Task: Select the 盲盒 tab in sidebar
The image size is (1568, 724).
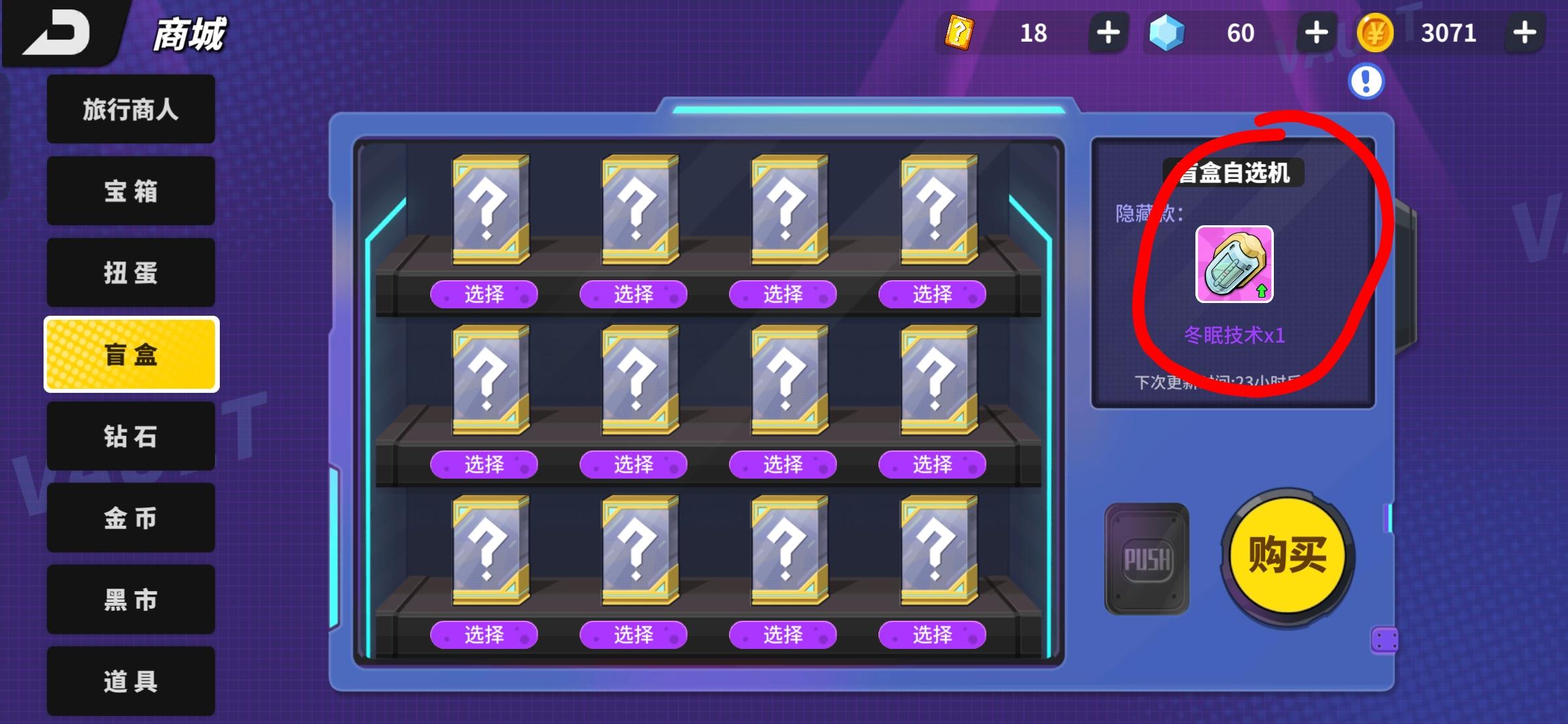Action: tap(131, 354)
